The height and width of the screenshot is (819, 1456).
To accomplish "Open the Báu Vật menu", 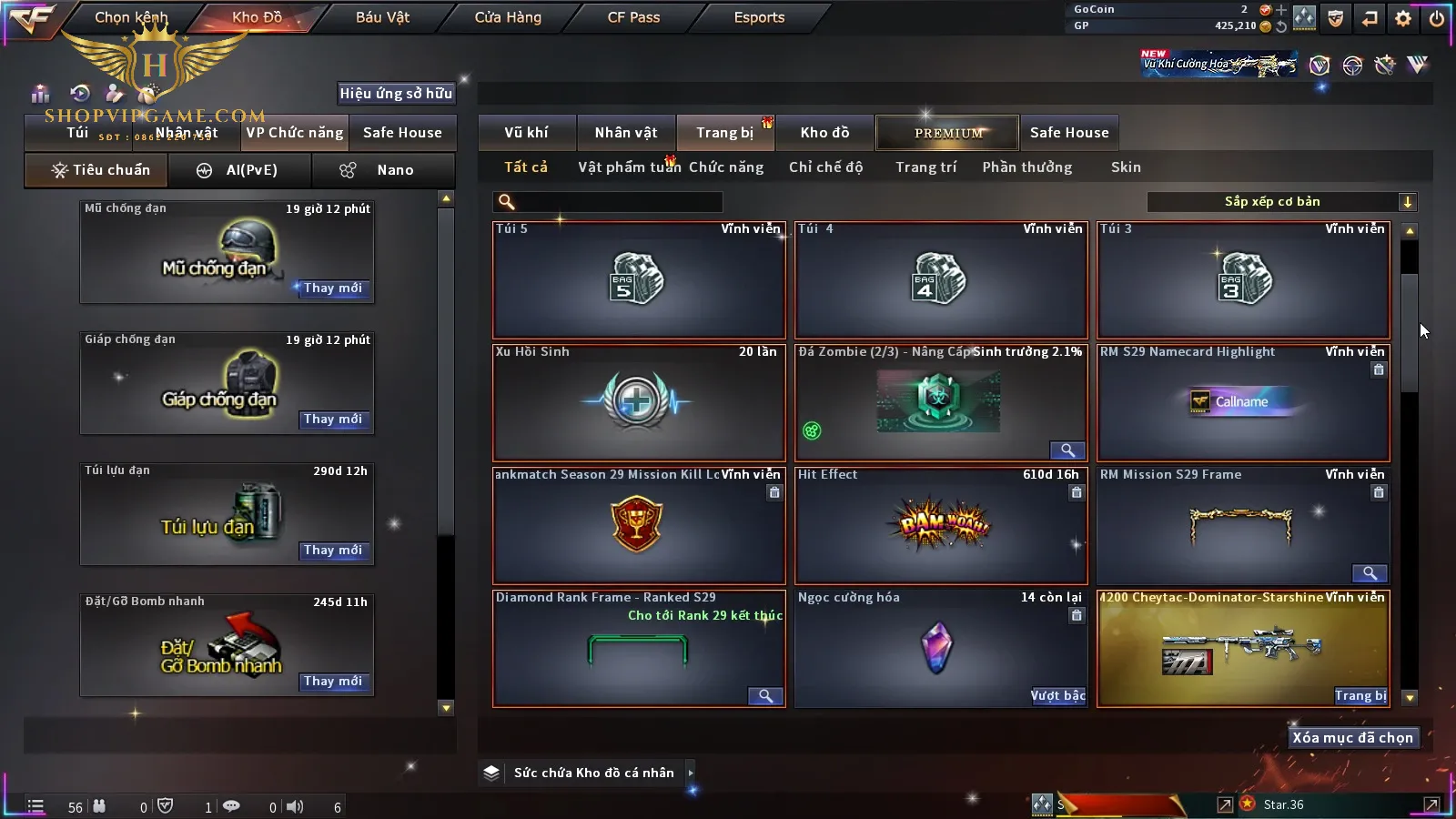I will point(382,17).
